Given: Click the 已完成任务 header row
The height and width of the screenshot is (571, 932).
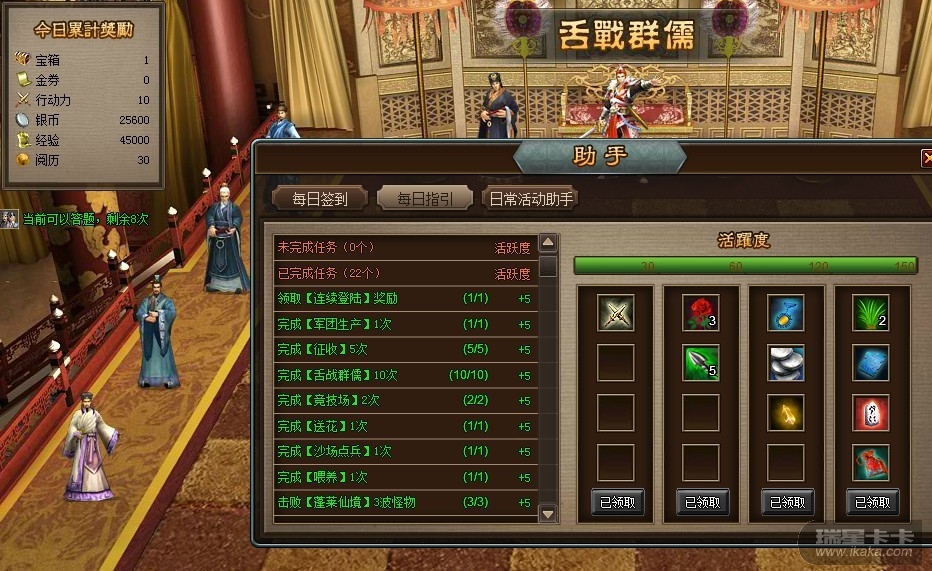Looking at the screenshot, I should click(404, 273).
